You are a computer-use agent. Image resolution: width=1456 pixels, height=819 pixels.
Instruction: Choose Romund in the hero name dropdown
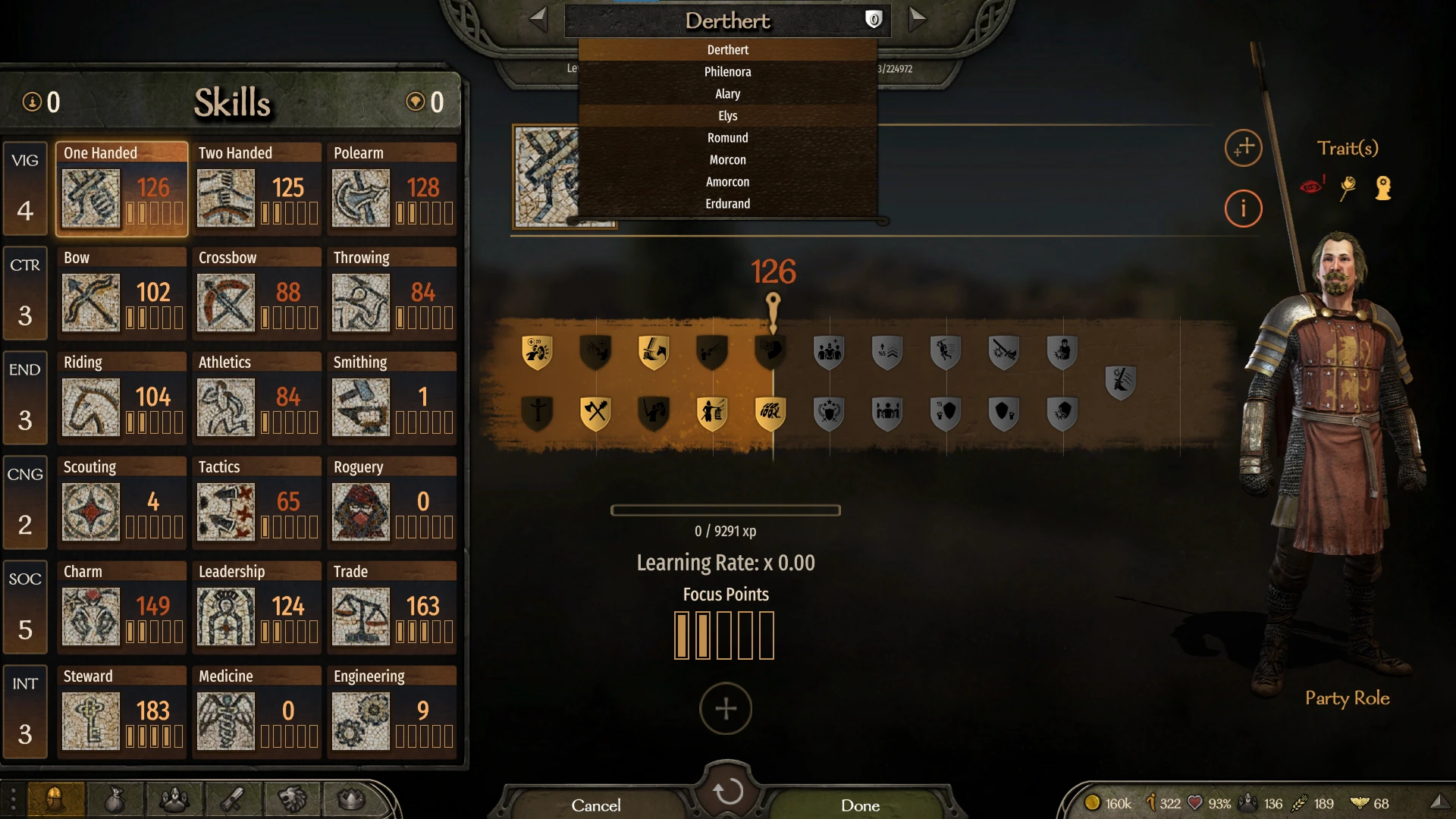(x=727, y=137)
